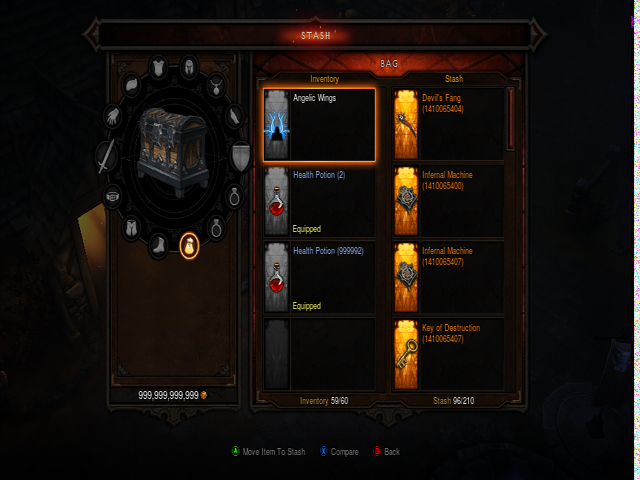
Task: Show the belt equipment category
Action: tap(113, 196)
